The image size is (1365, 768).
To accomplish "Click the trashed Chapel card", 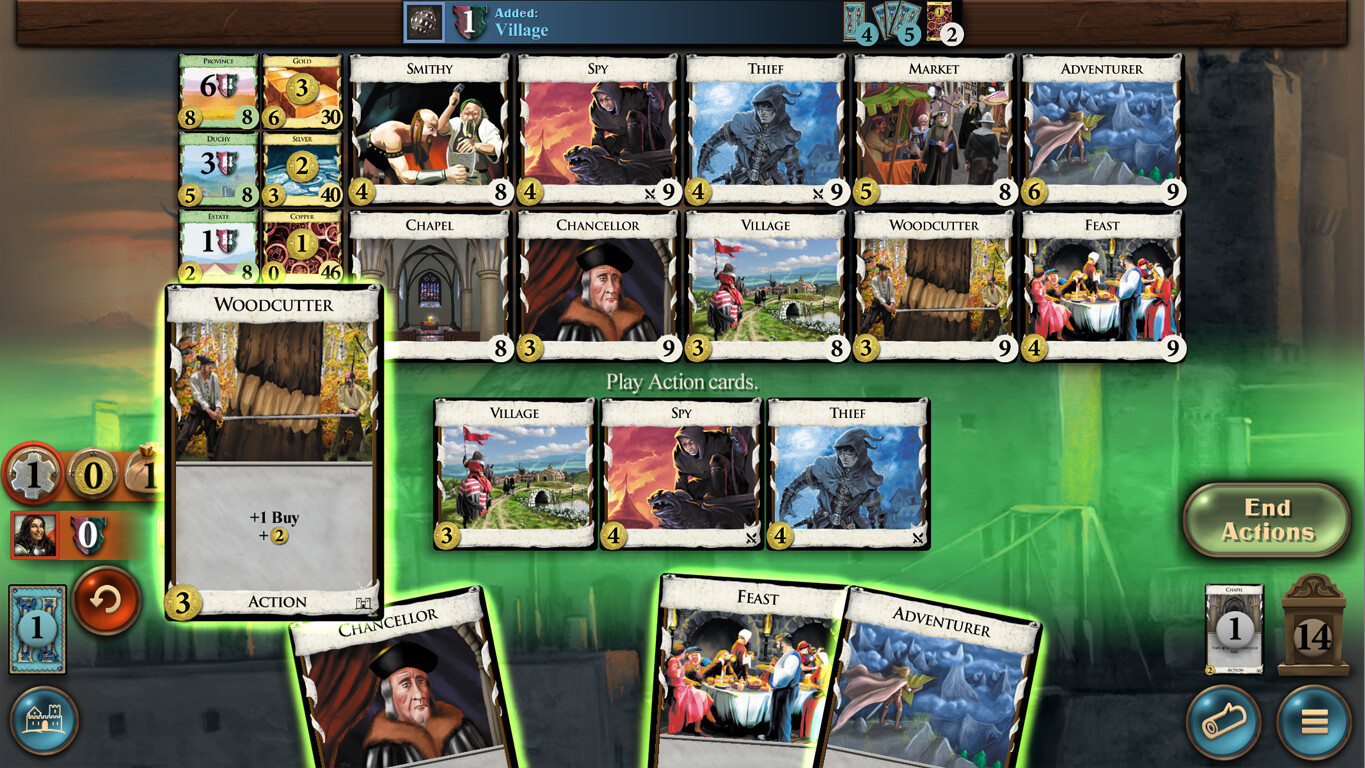I will pos(1232,628).
